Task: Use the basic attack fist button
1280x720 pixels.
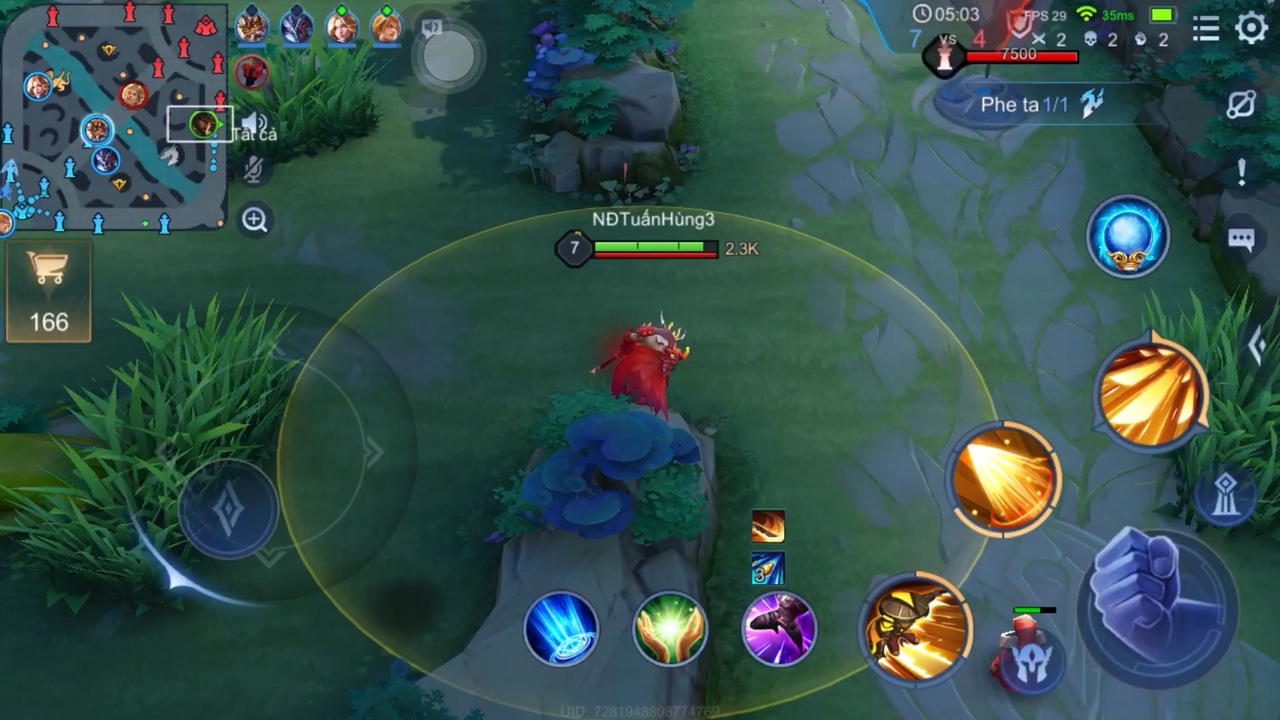Action: pos(1158,605)
